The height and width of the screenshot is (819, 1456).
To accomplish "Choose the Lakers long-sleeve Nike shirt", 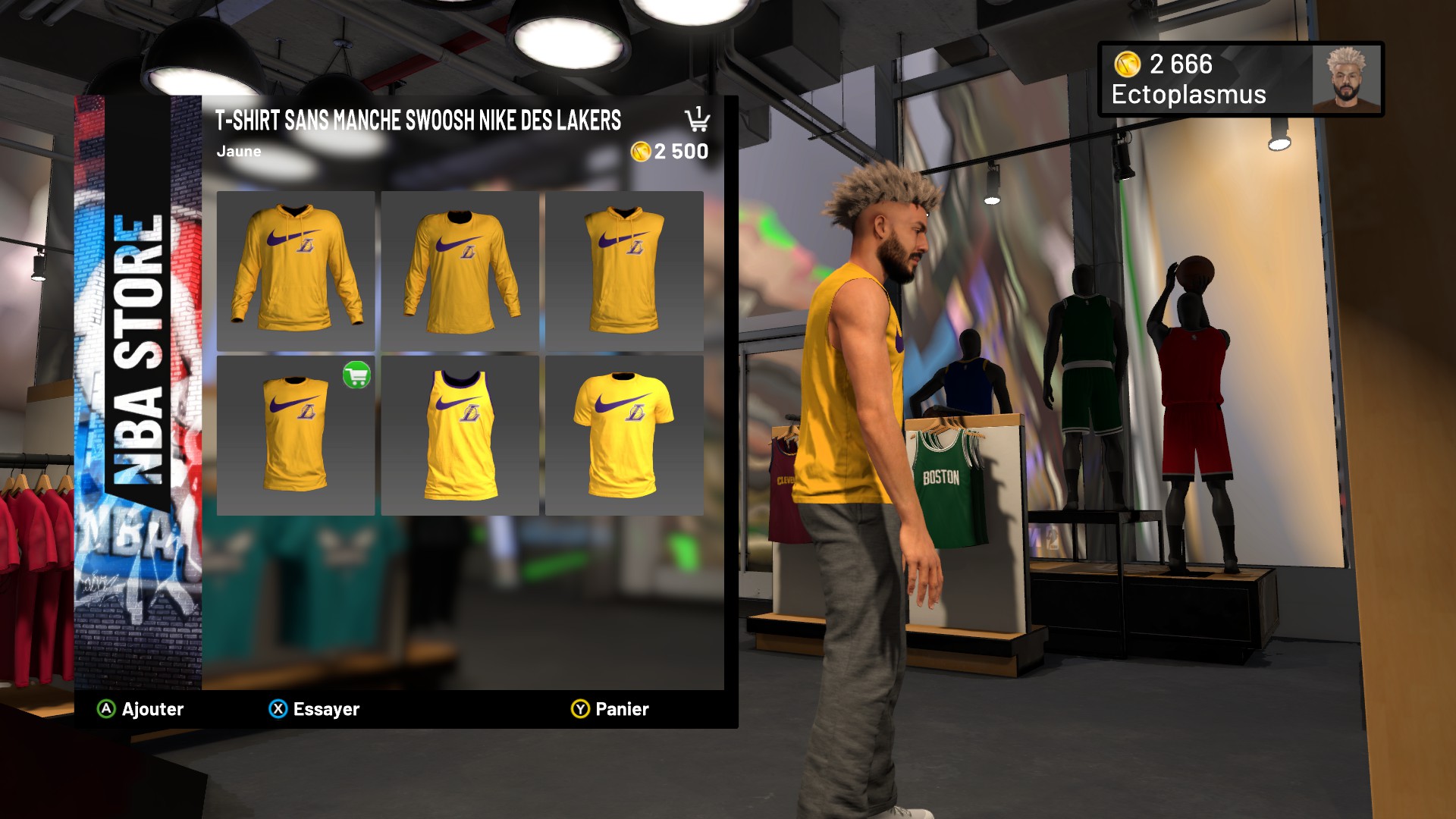I will pos(460,271).
